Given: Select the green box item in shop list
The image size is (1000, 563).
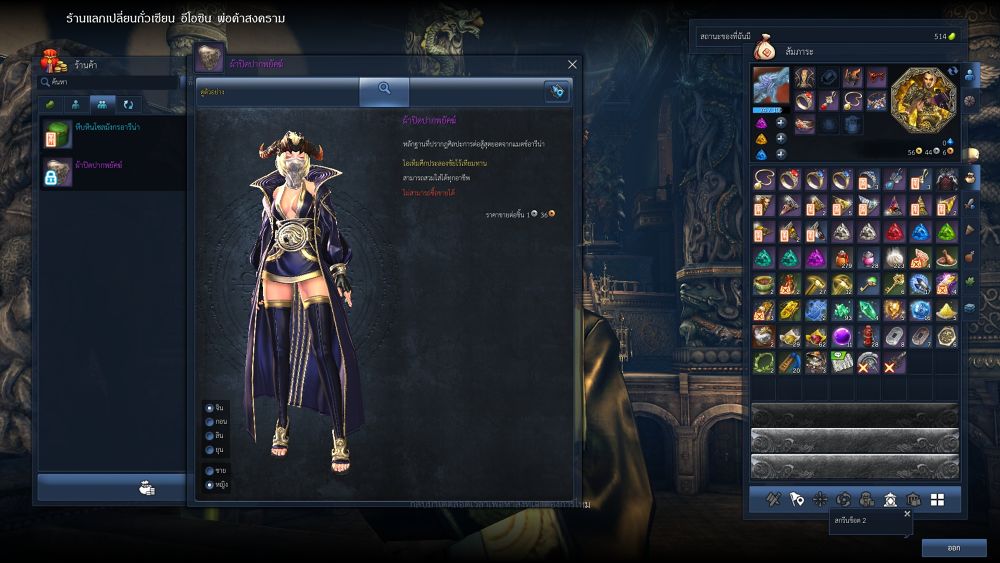Looking at the screenshot, I should [57, 134].
